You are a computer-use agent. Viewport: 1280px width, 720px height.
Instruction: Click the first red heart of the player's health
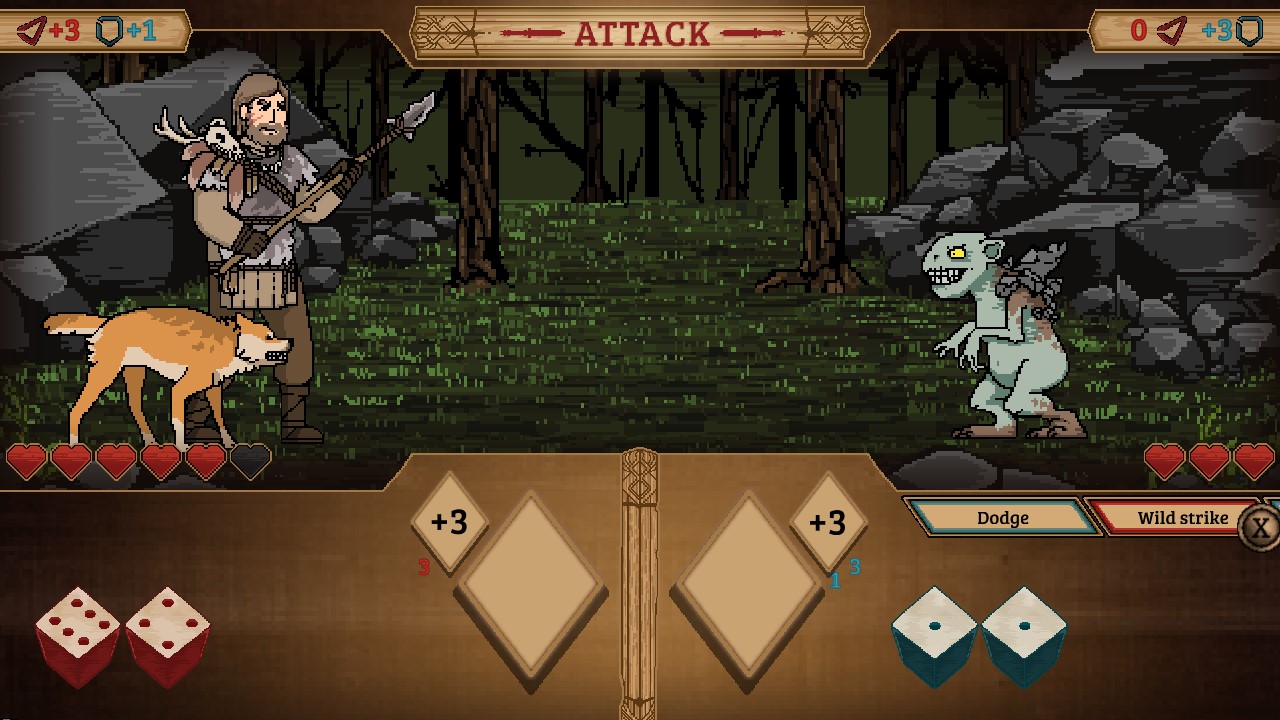click(x=27, y=460)
